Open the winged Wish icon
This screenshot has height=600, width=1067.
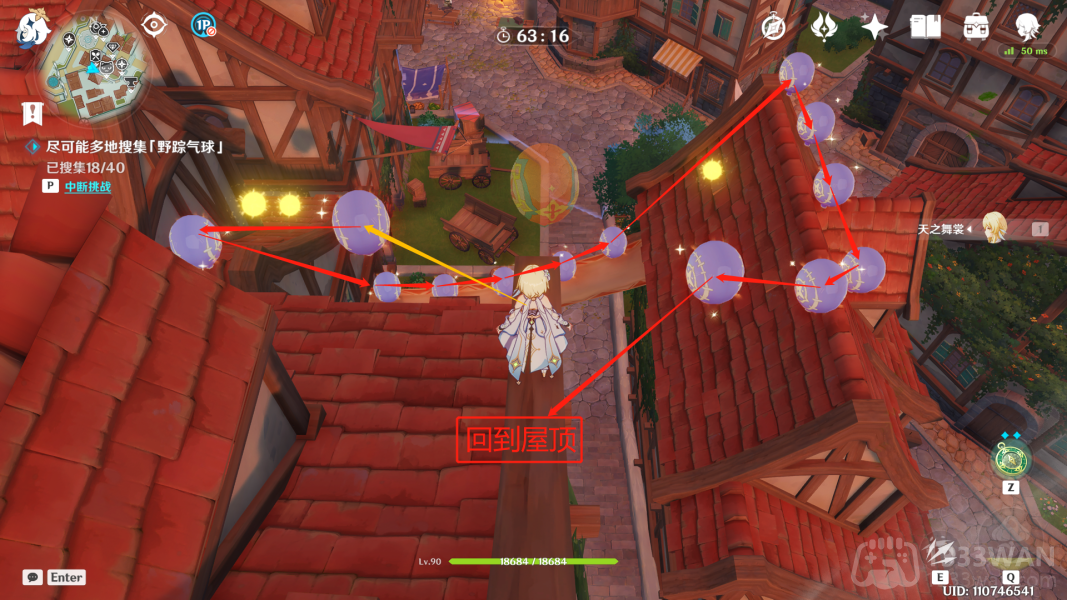click(824, 27)
